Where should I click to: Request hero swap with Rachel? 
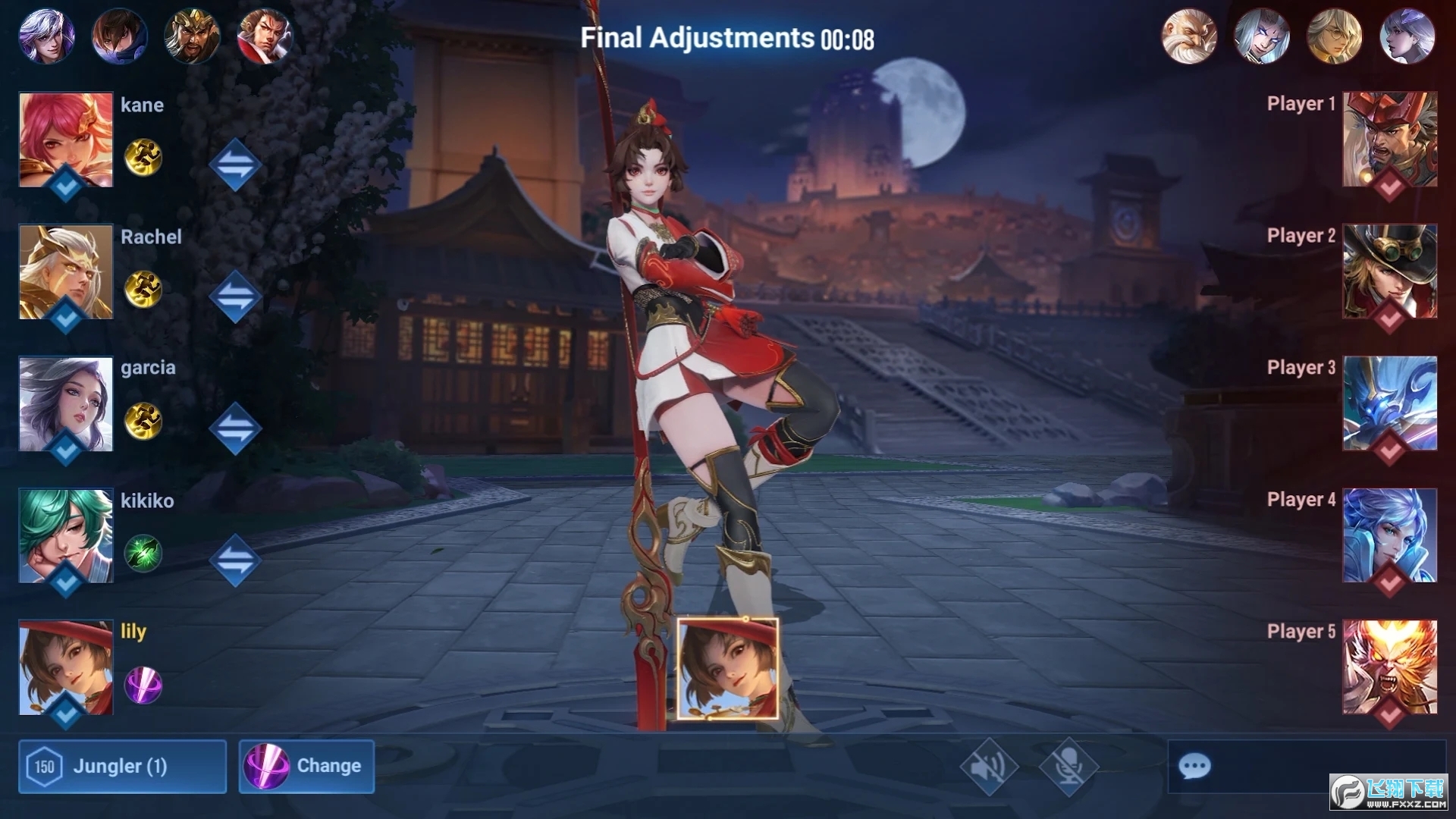(235, 297)
